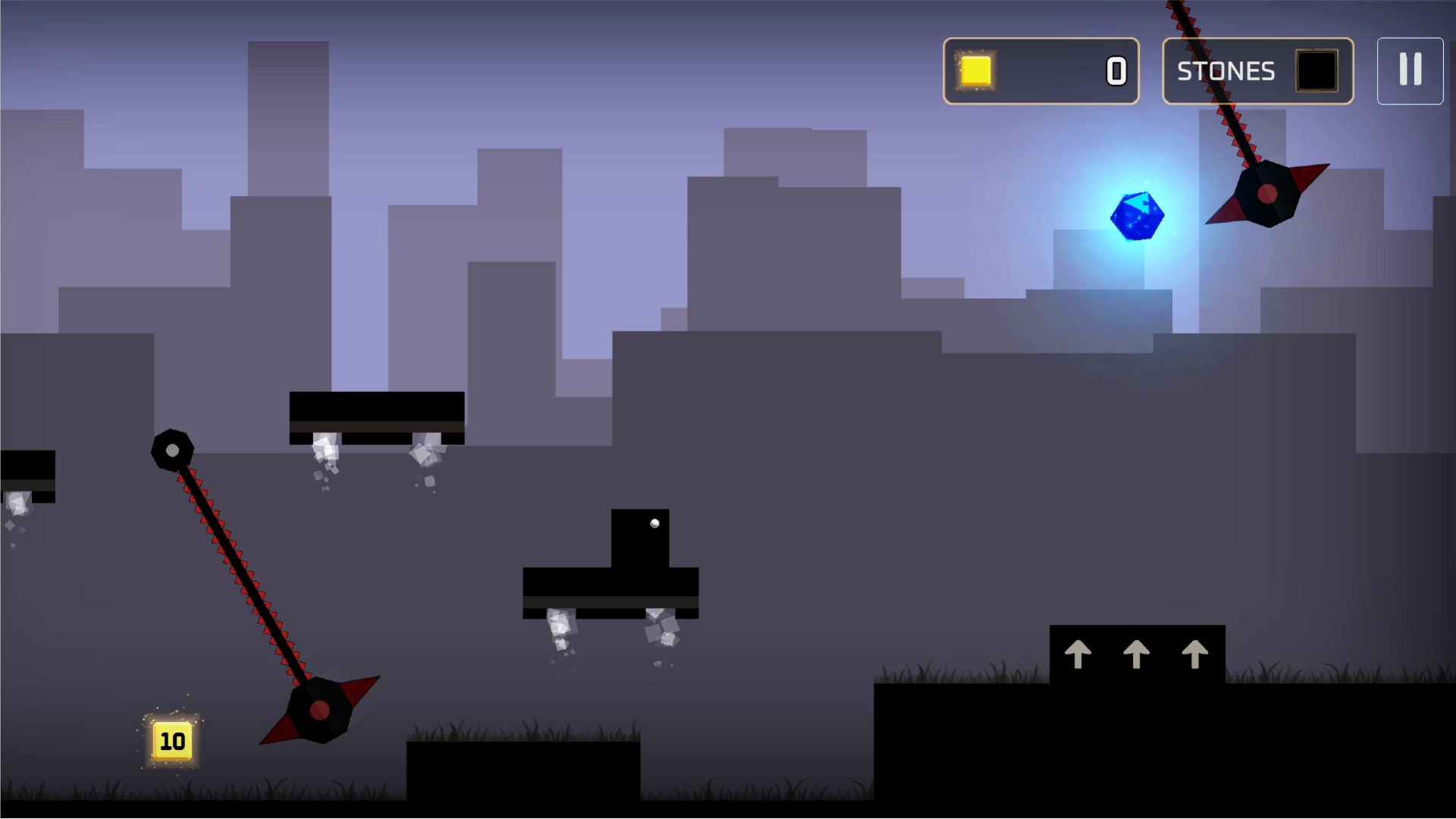Click the coin counter showing 0
The width and height of the screenshot is (1456, 819).
point(1116,71)
